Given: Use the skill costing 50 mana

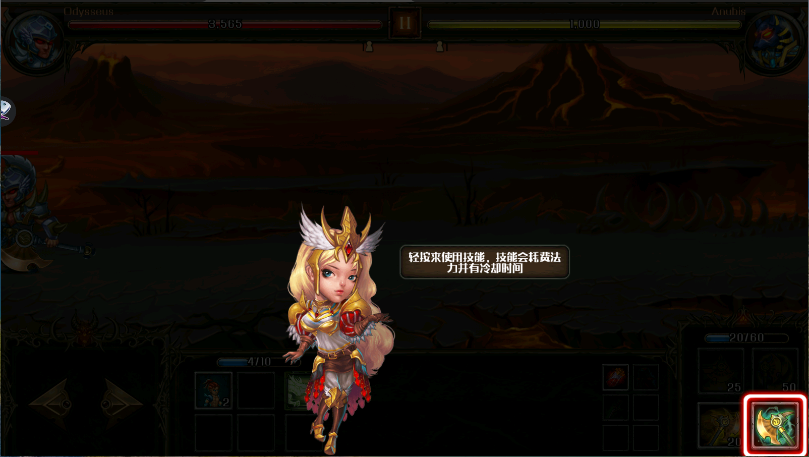Looking at the screenshot, I should tap(775, 371).
